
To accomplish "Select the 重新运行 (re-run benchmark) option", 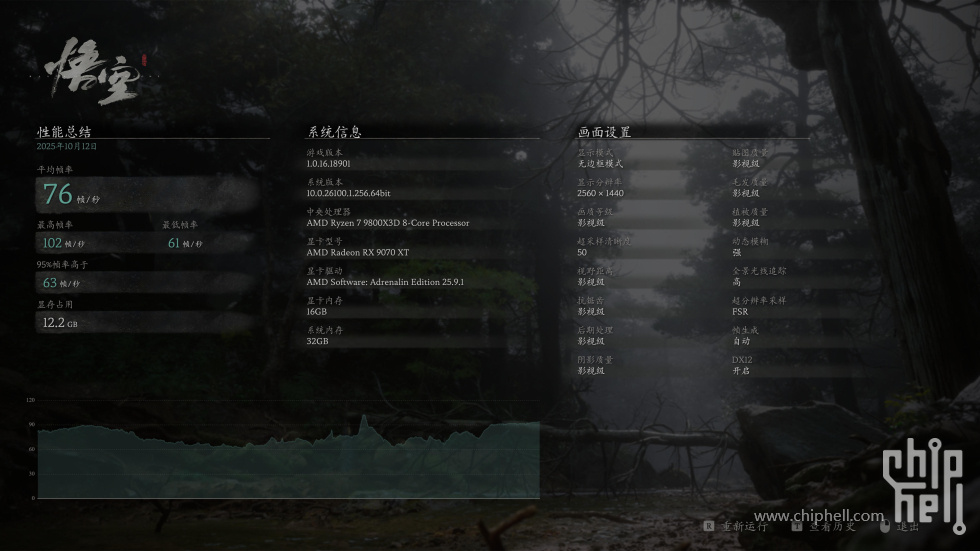I will click(x=743, y=526).
